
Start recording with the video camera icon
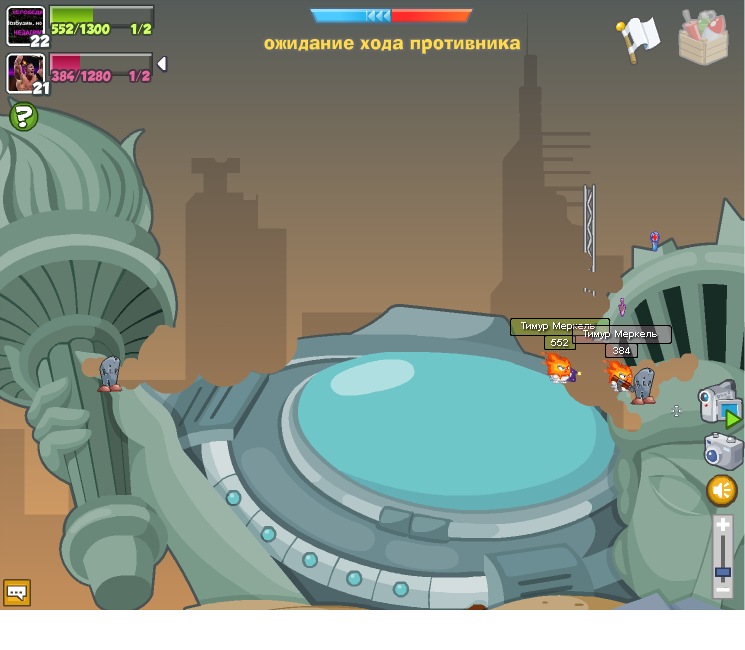(x=718, y=402)
